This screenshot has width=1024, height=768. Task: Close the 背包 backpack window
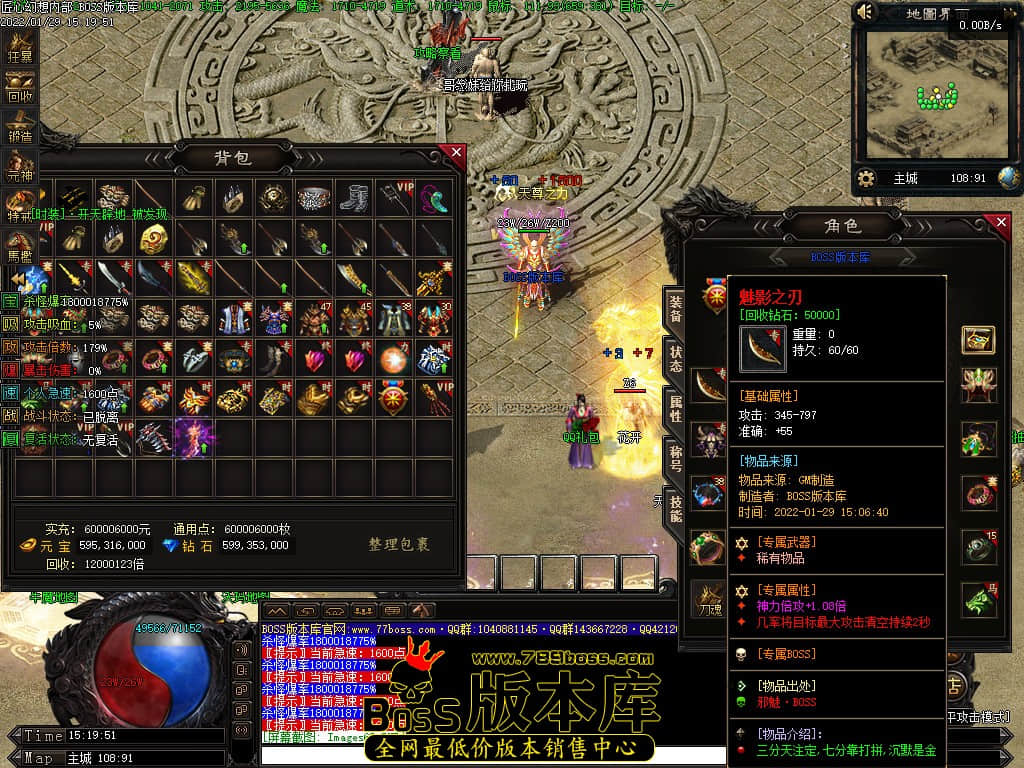pyautogui.click(x=456, y=153)
